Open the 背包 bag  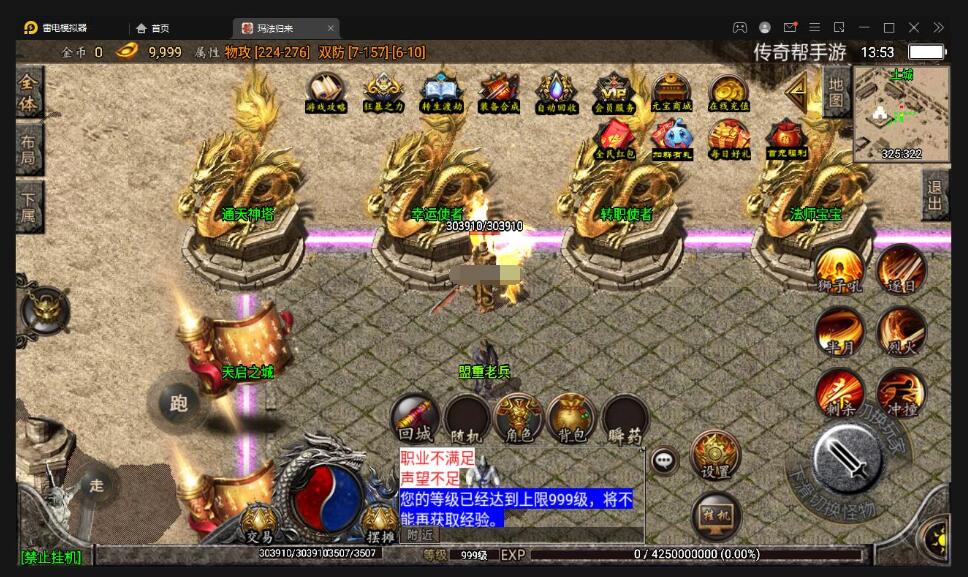pyautogui.click(x=571, y=418)
